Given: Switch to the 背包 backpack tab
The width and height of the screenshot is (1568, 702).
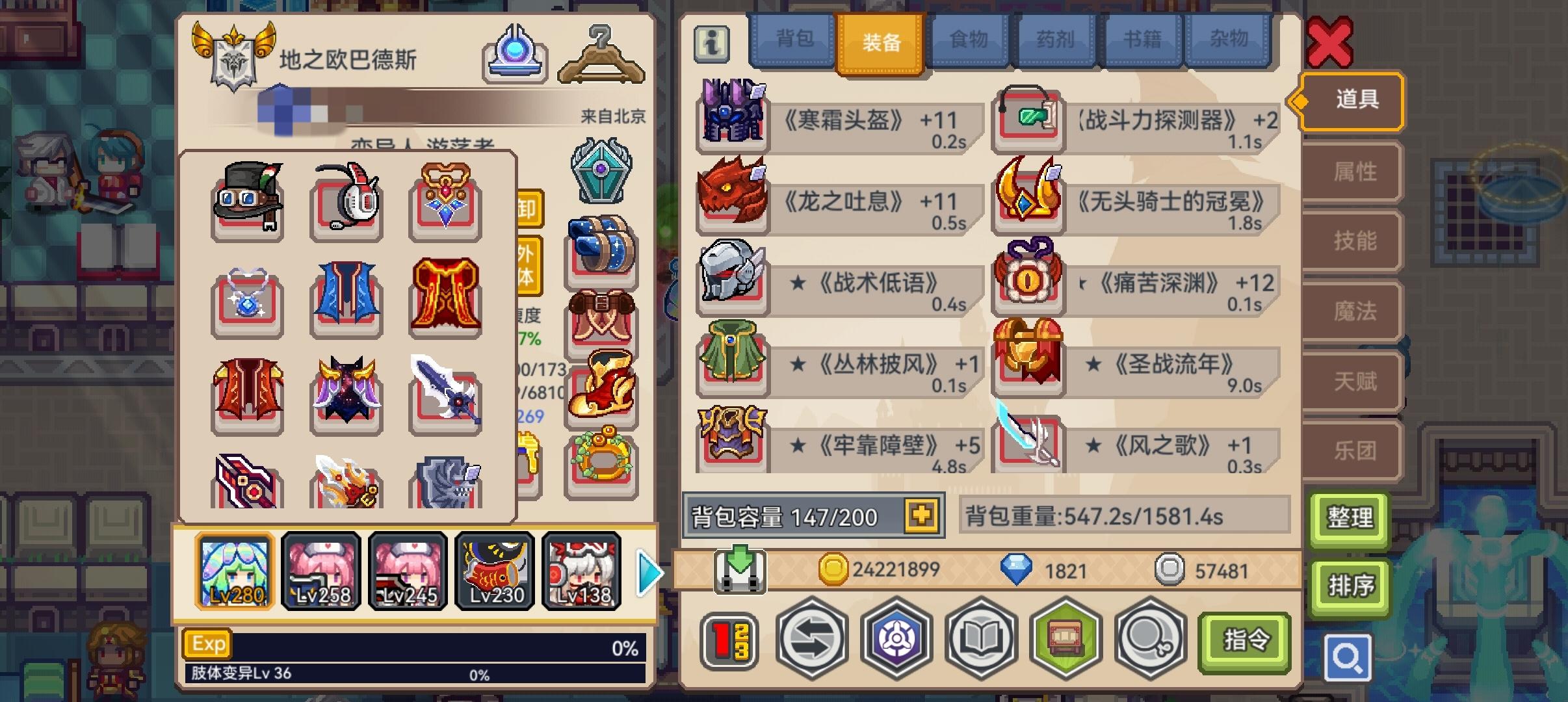Looking at the screenshot, I should [x=794, y=40].
